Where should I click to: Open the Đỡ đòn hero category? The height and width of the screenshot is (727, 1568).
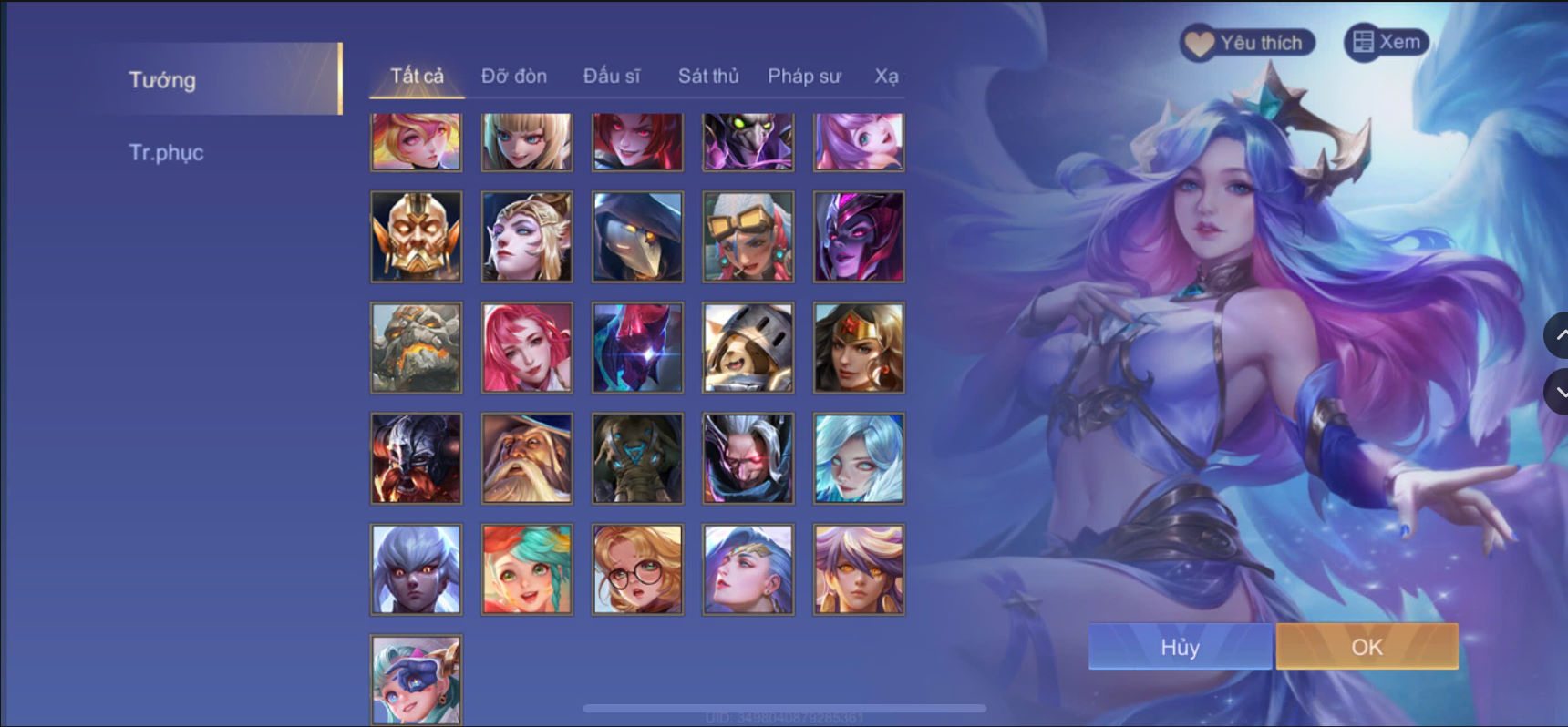[513, 77]
